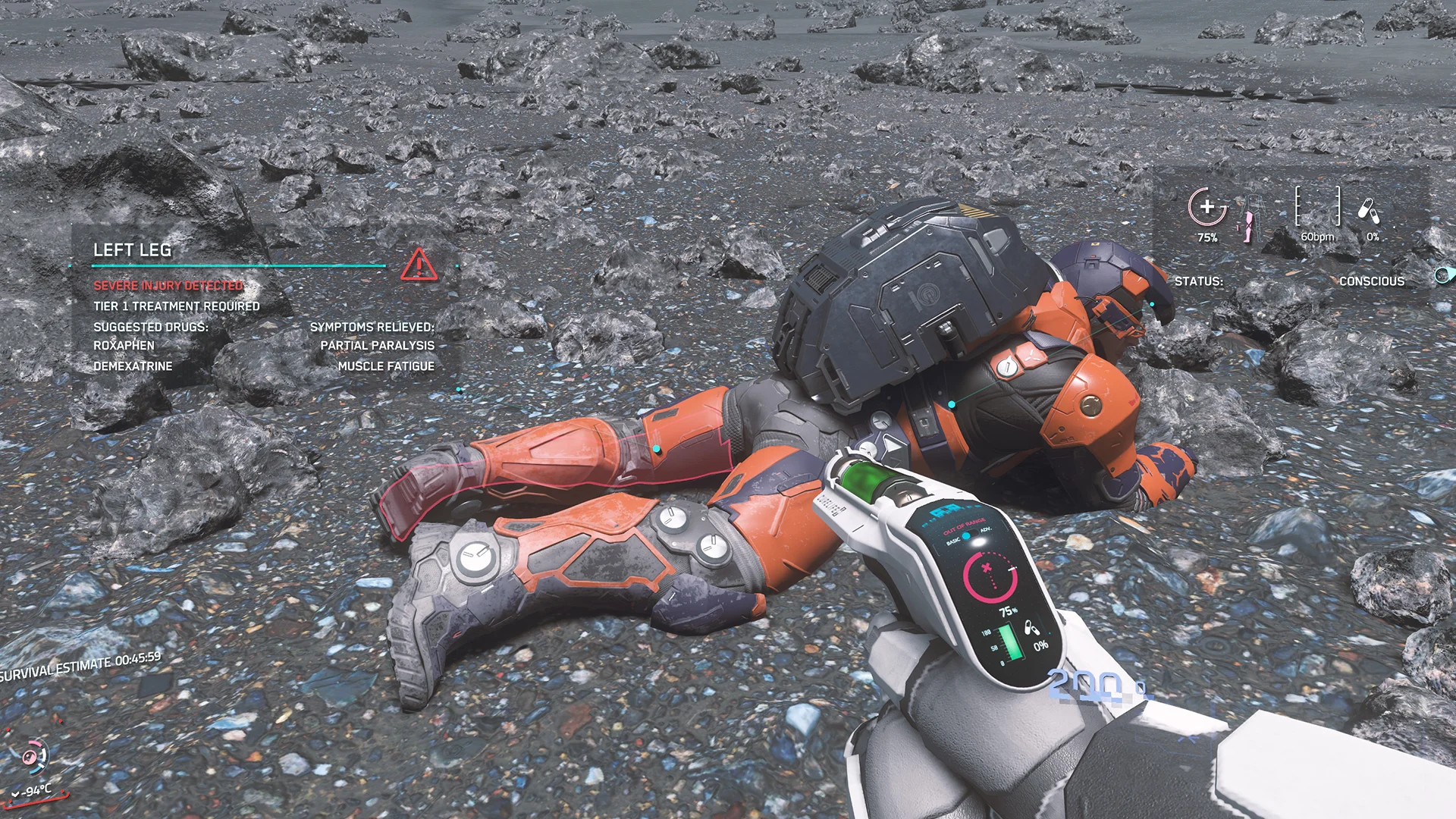This screenshot has width=1456, height=819.
Task: Toggle the cyan marker near the patient's shoulder
Action: click(x=950, y=406)
